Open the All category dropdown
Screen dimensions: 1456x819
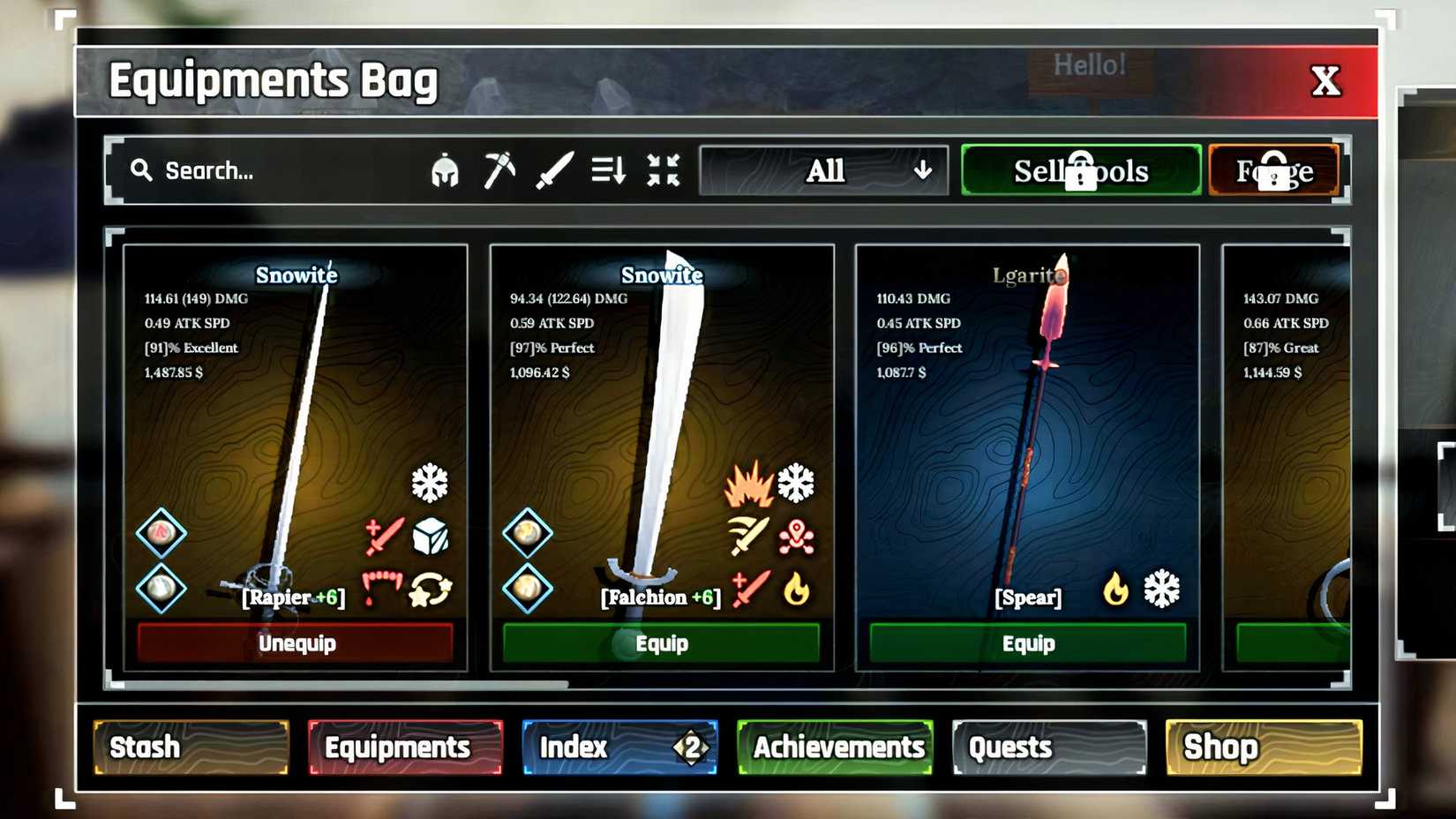click(x=823, y=170)
